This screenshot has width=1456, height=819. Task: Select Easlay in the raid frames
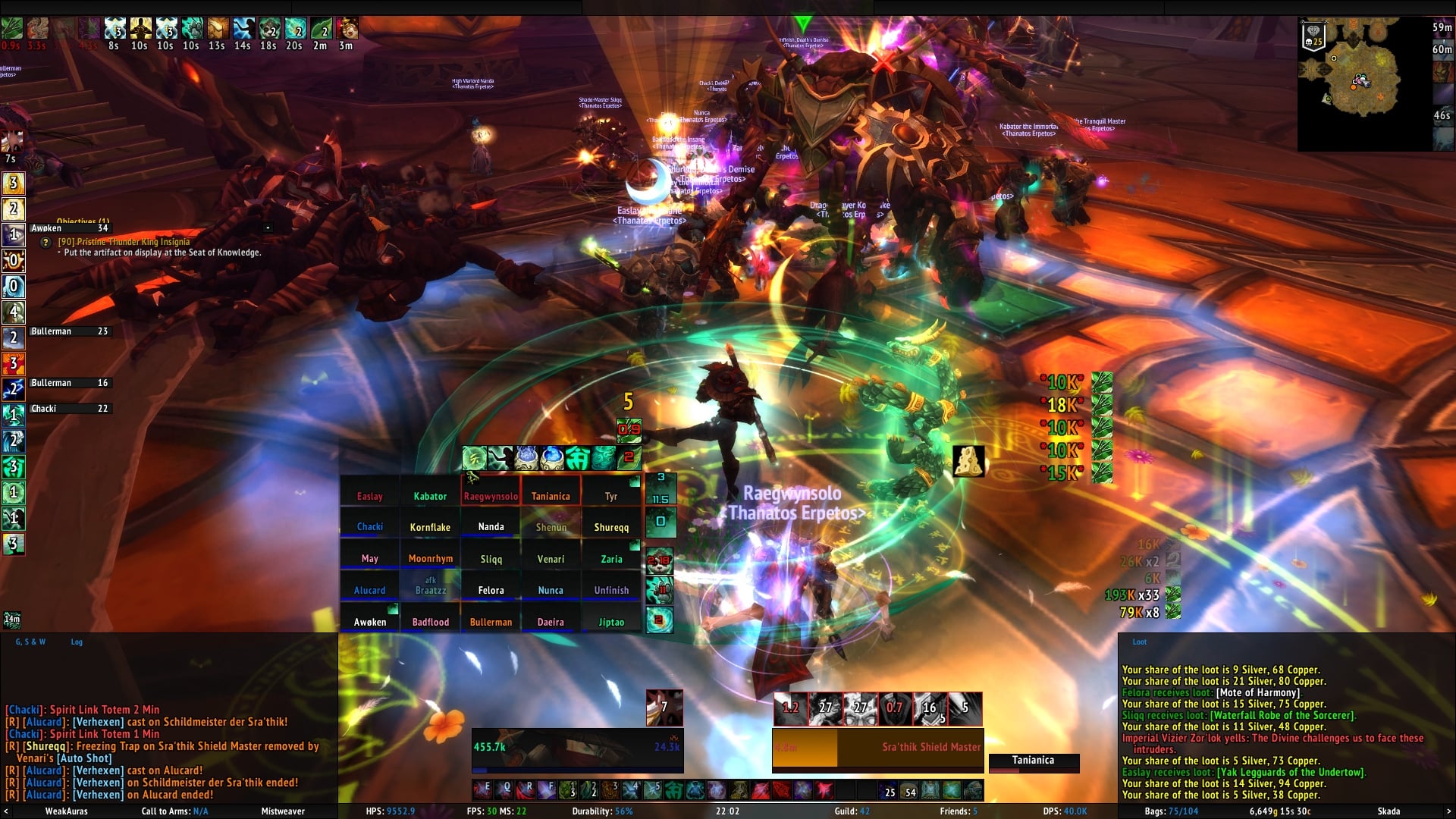pos(370,496)
